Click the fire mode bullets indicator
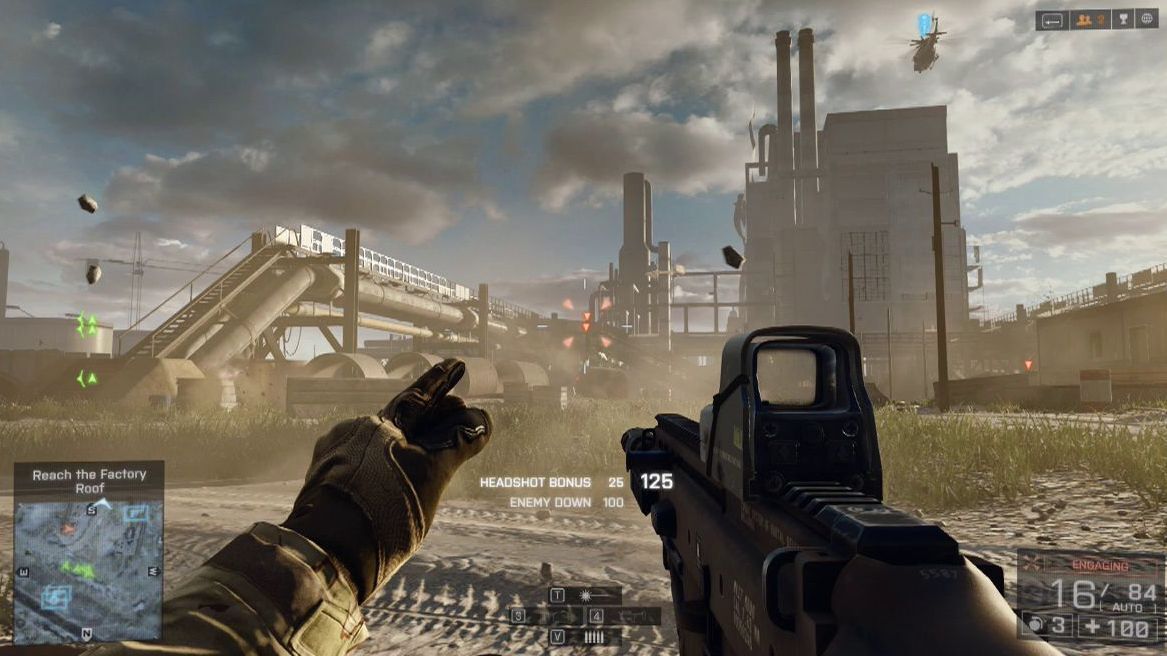Screen dimensions: 1167x656 [x=594, y=637]
